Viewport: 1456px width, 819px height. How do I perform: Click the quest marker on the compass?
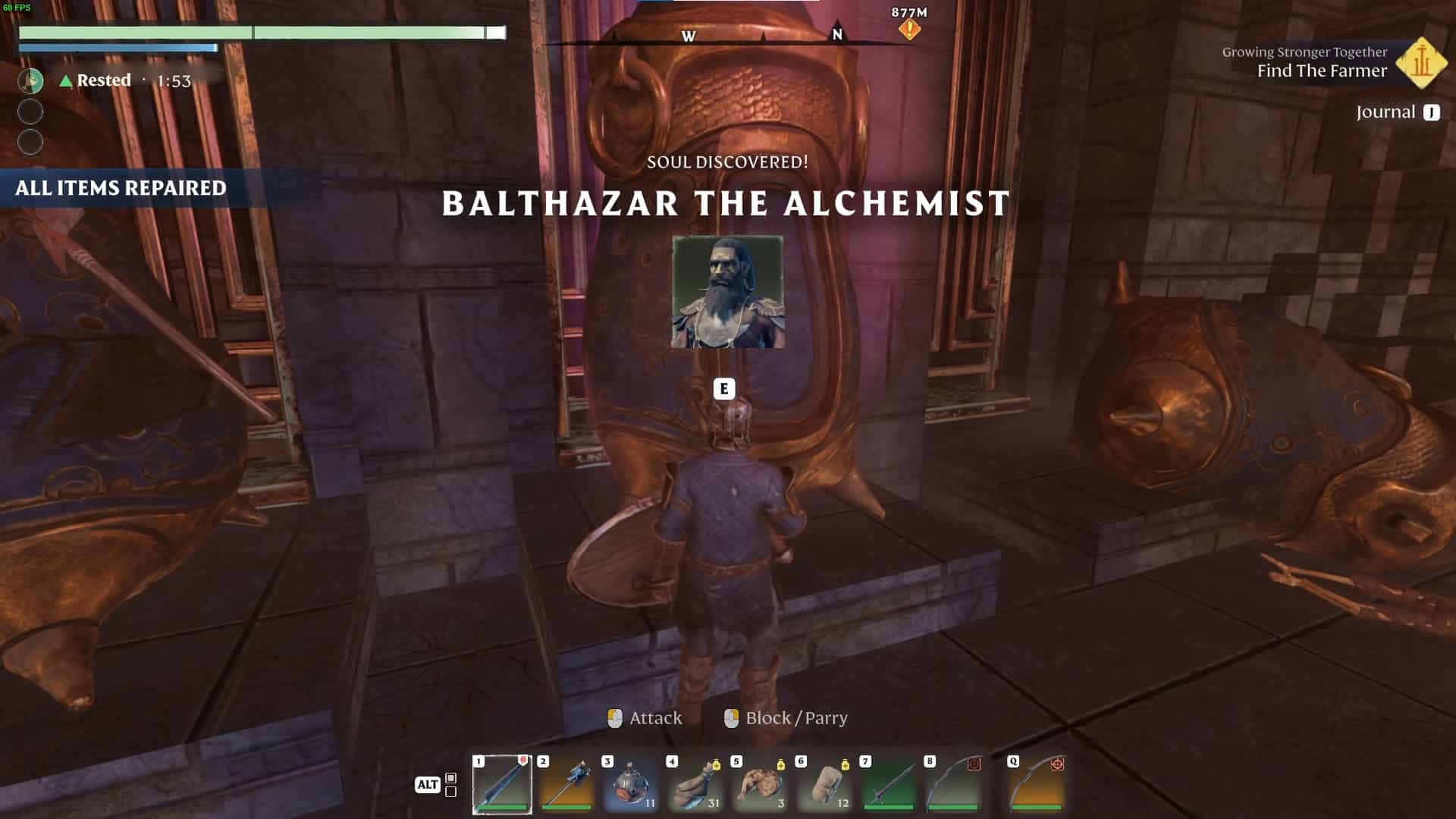tap(909, 30)
